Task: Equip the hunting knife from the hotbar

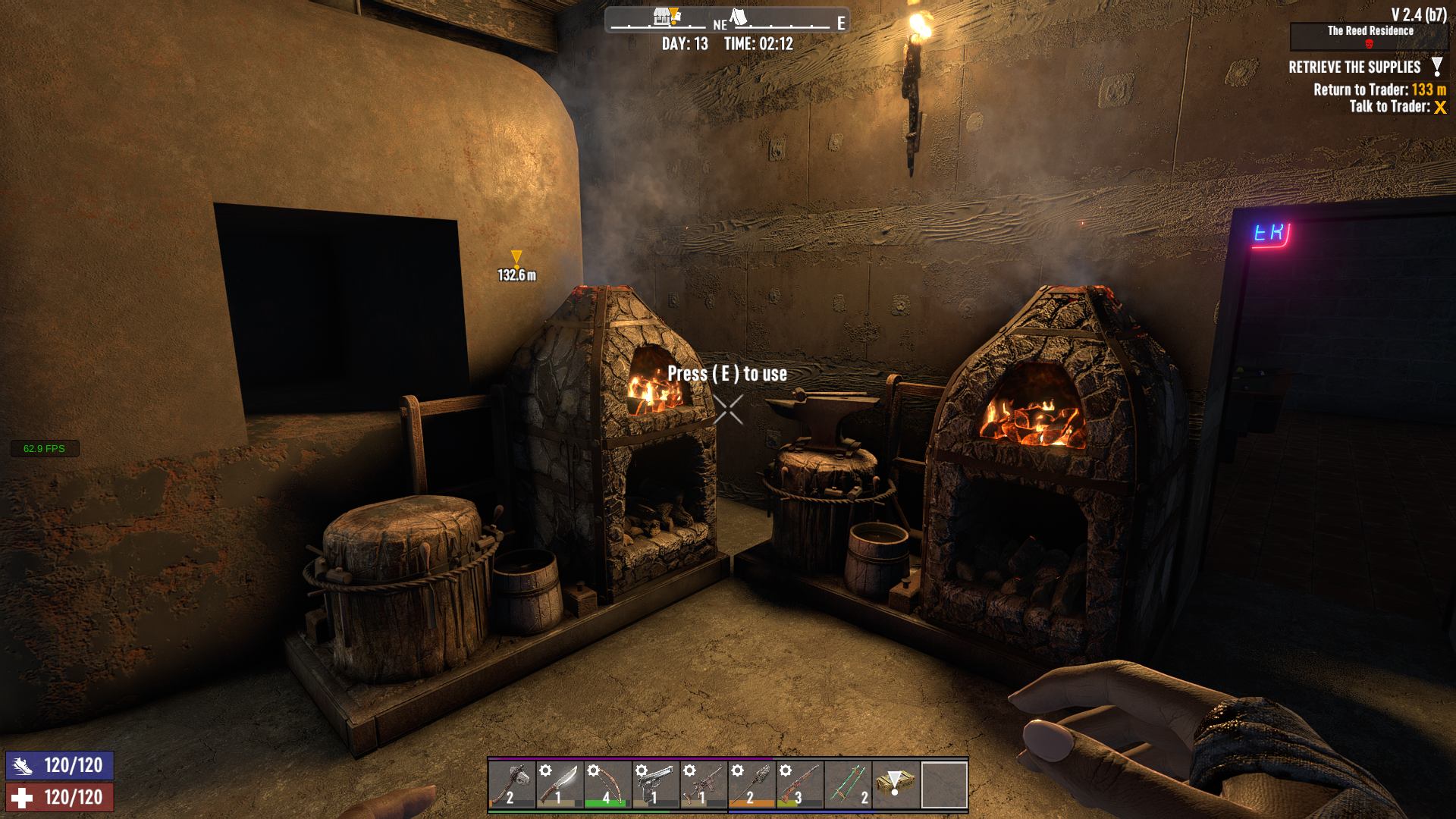Action: click(560, 784)
